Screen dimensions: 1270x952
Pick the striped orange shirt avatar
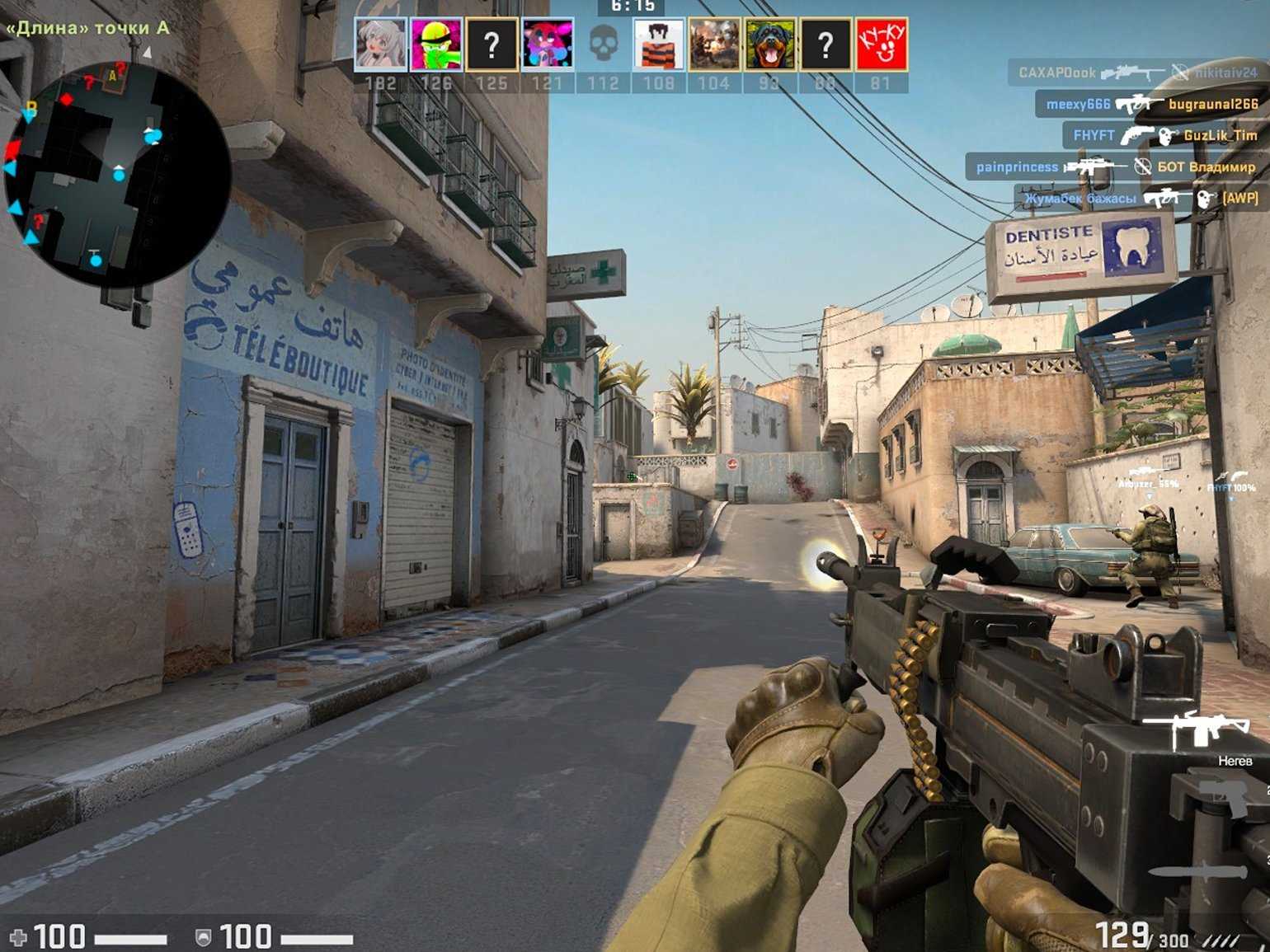pos(659,44)
